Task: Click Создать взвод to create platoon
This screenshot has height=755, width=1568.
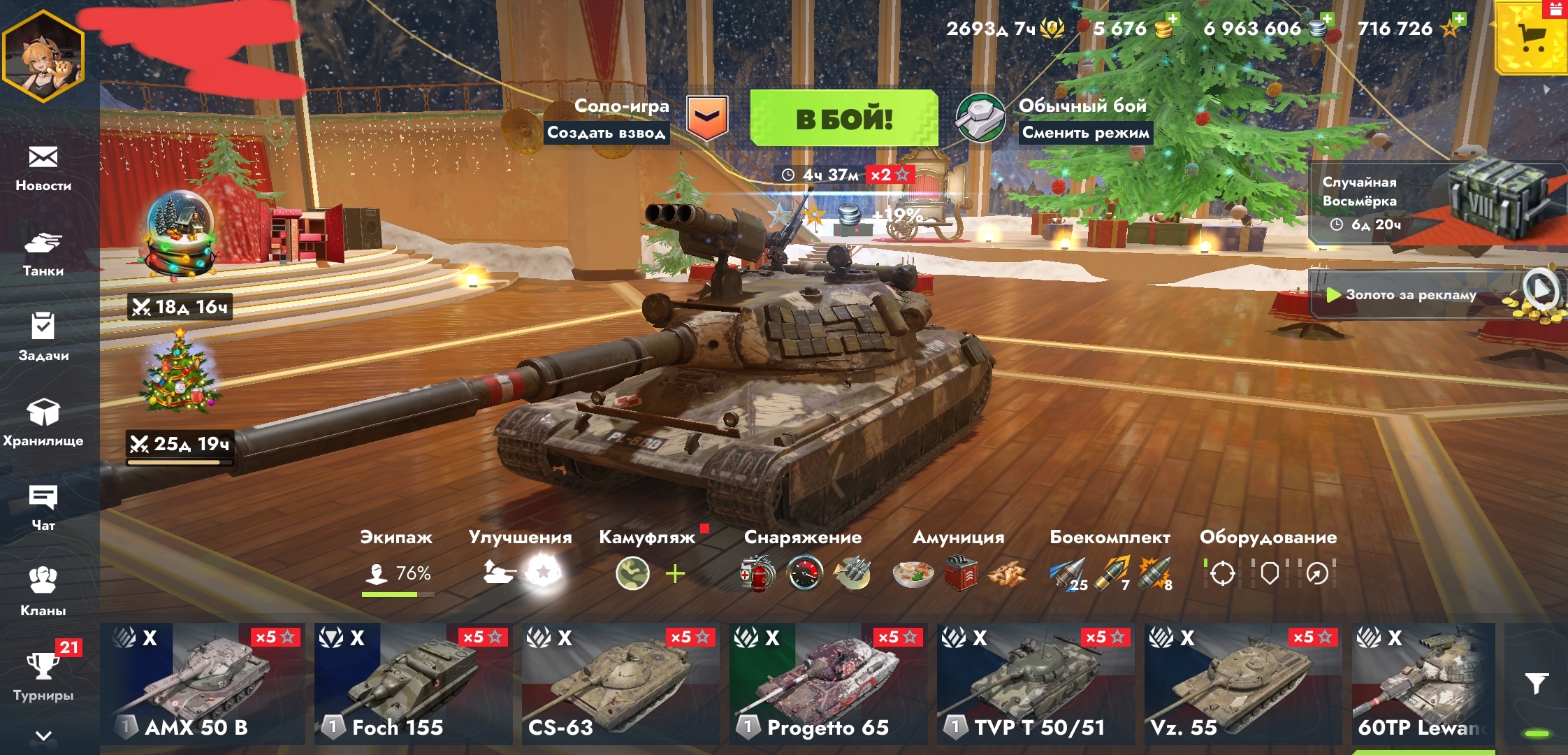Action: (x=606, y=133)
